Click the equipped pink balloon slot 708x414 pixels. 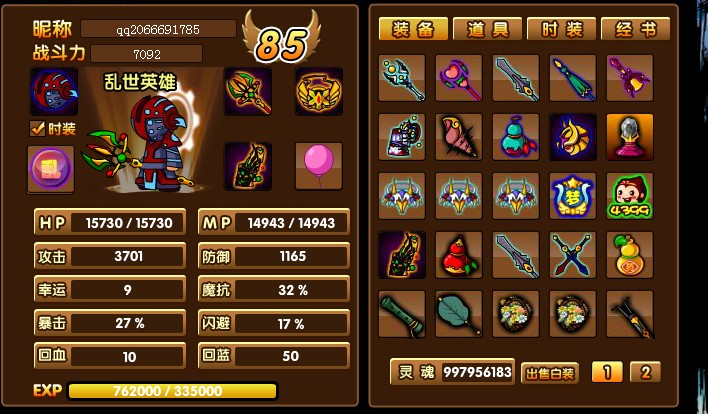point(319,165)
